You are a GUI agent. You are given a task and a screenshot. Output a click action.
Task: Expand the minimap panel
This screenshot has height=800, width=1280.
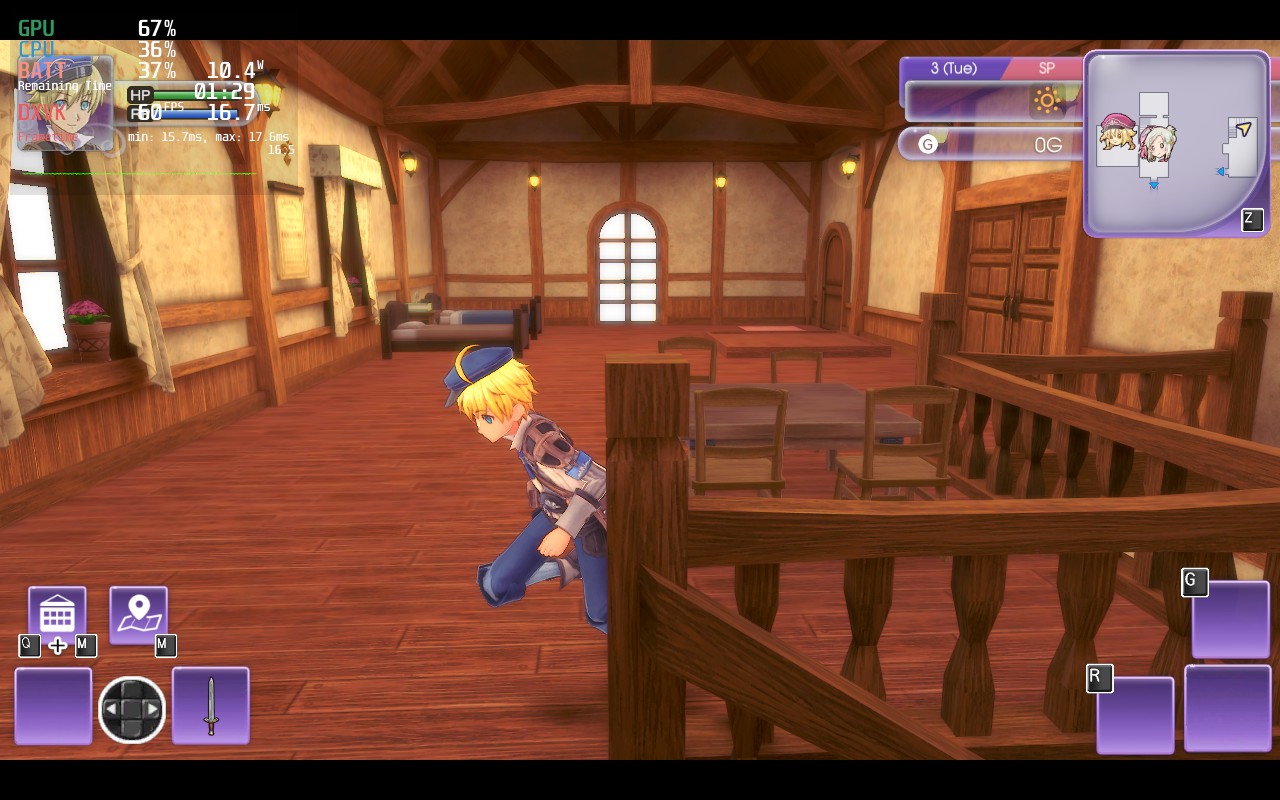[x=1252, y=220]
